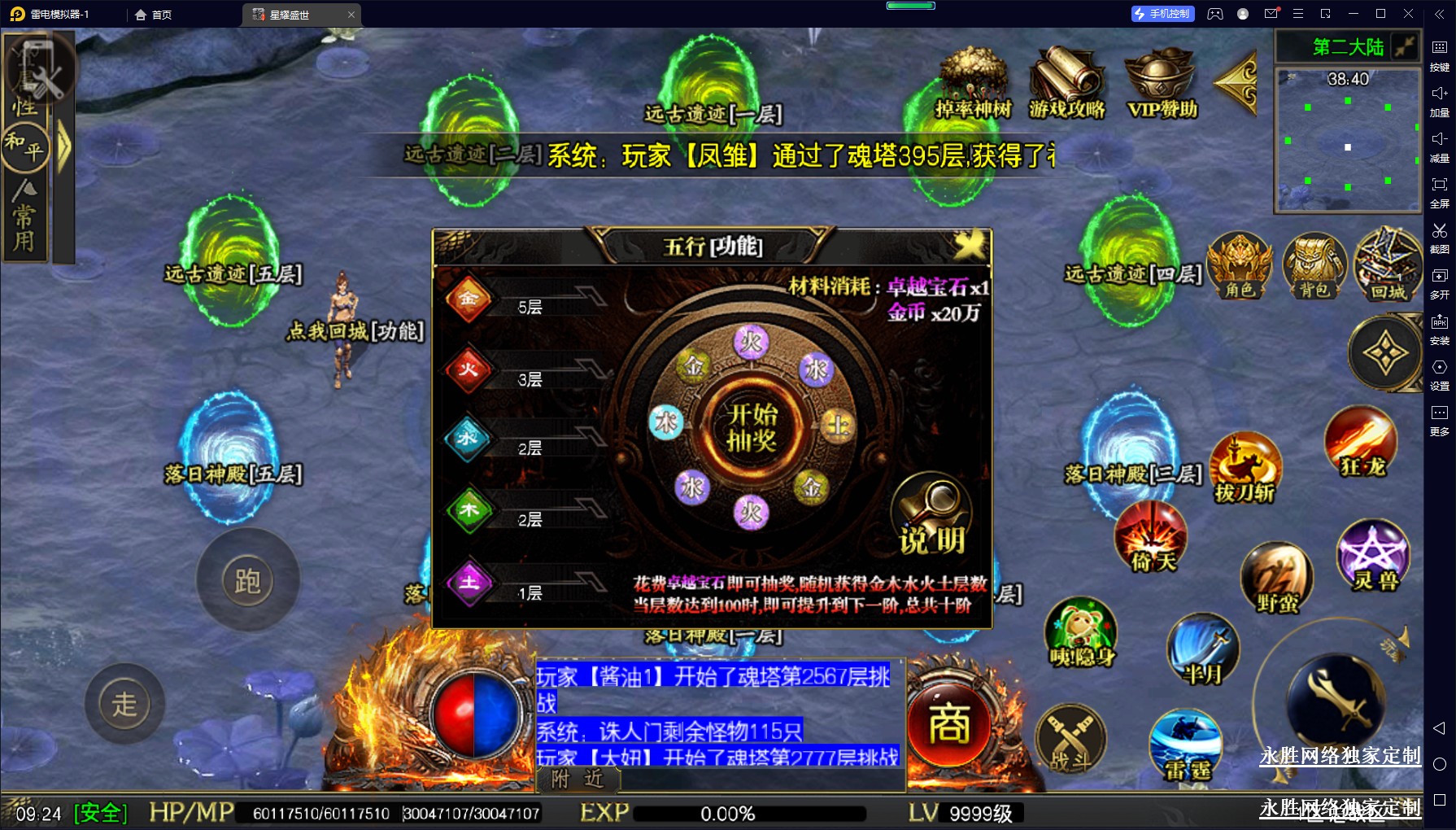Switch to the 附近 chat tab

[578, 780]
